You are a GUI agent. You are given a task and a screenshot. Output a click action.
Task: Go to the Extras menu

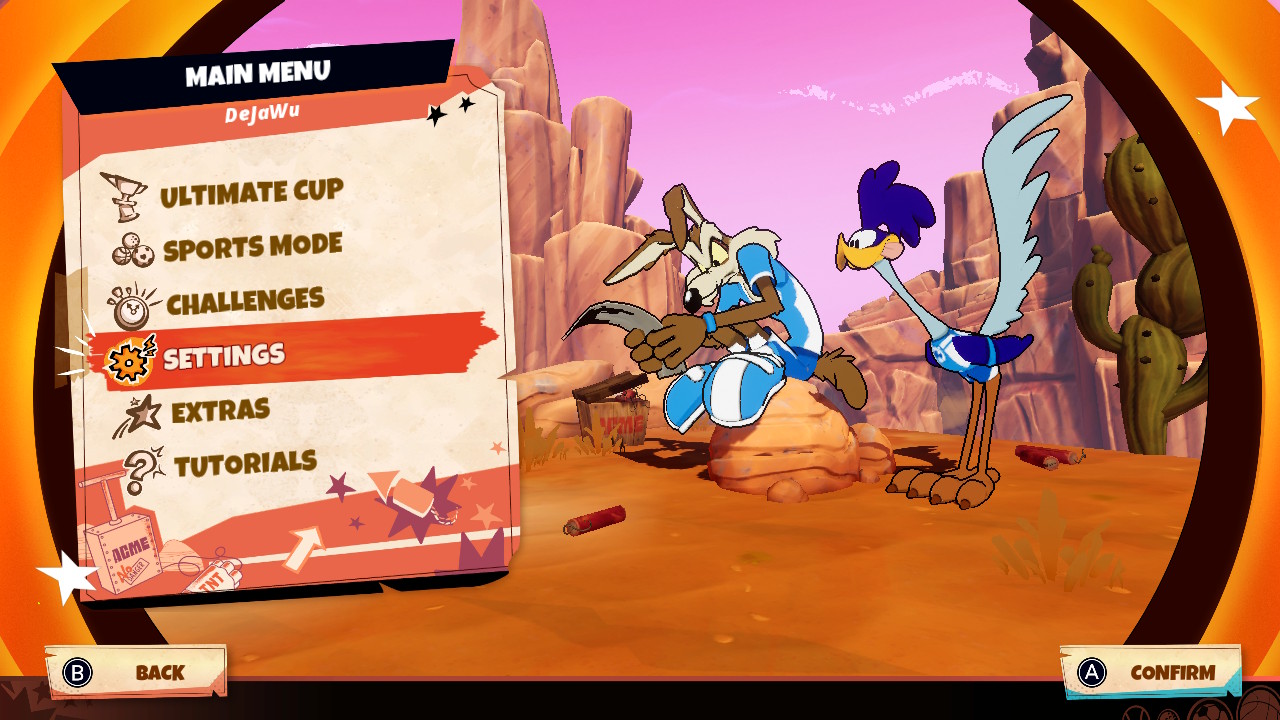coord(220,410)
